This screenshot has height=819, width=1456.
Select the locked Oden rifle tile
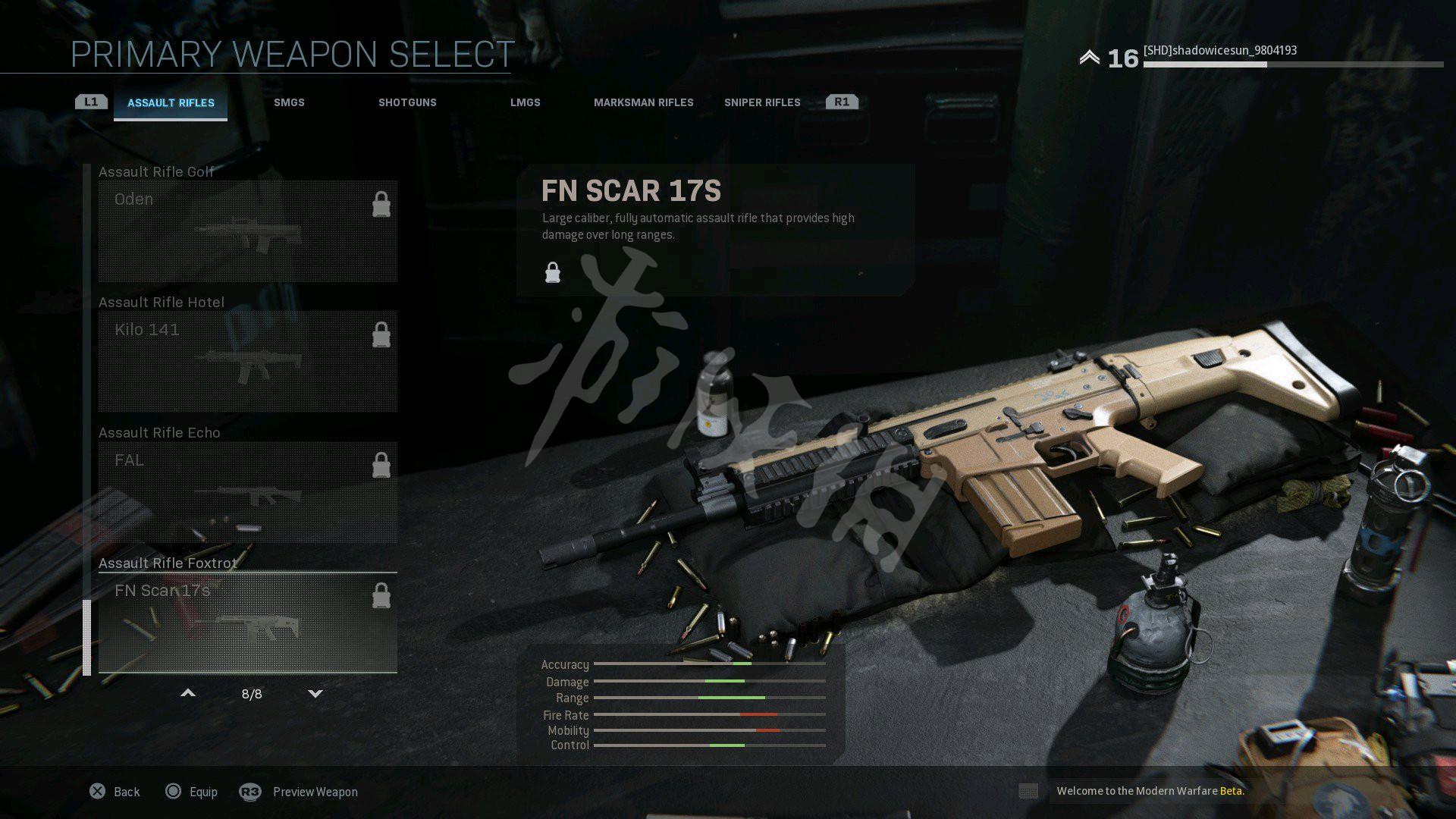[247, 231]
